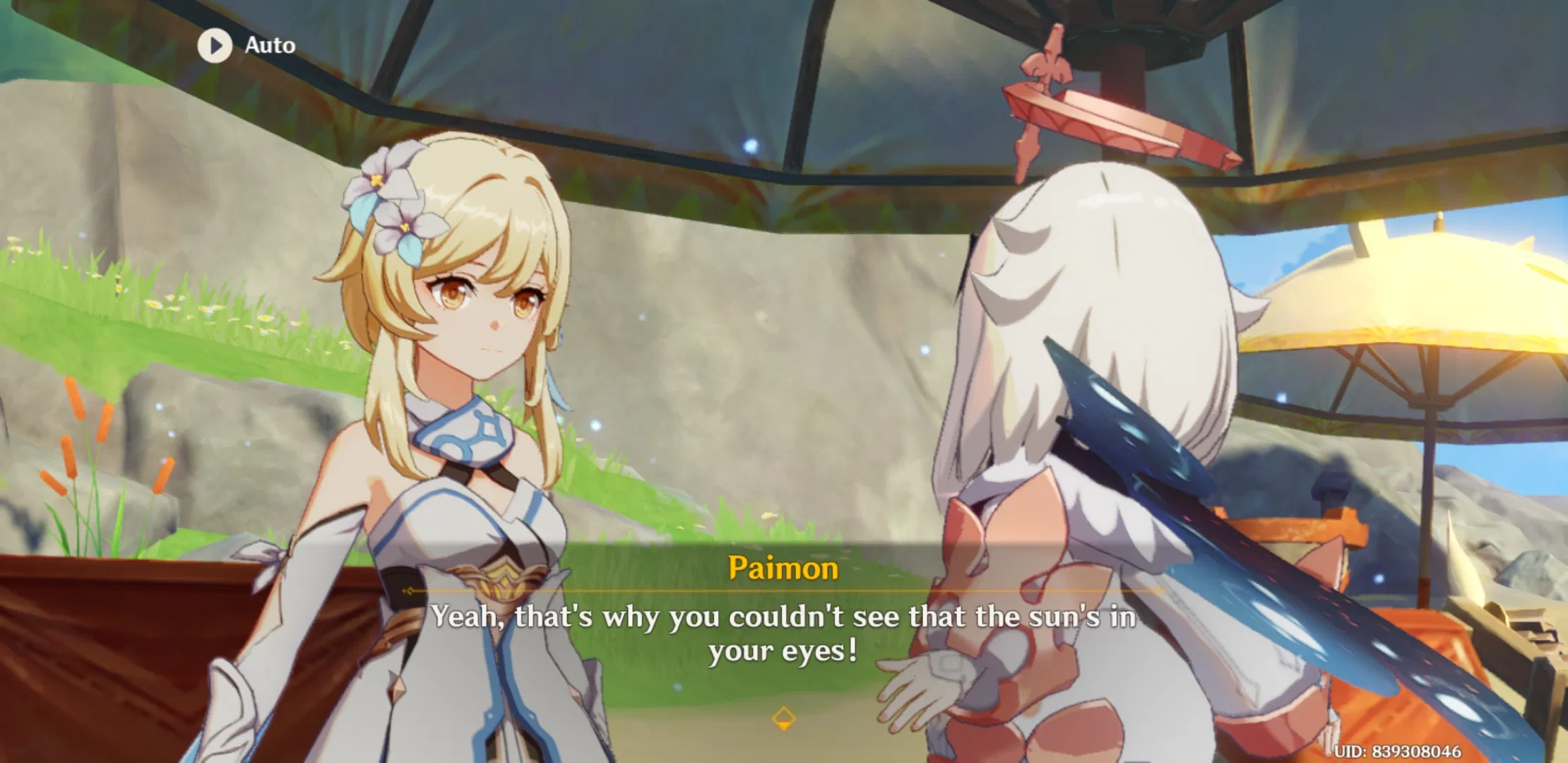The height and width of the screenshot is (763, 1568).
Task: Click the dark triangle play symbol inside the circle
Action: click(x=217, y=46)
